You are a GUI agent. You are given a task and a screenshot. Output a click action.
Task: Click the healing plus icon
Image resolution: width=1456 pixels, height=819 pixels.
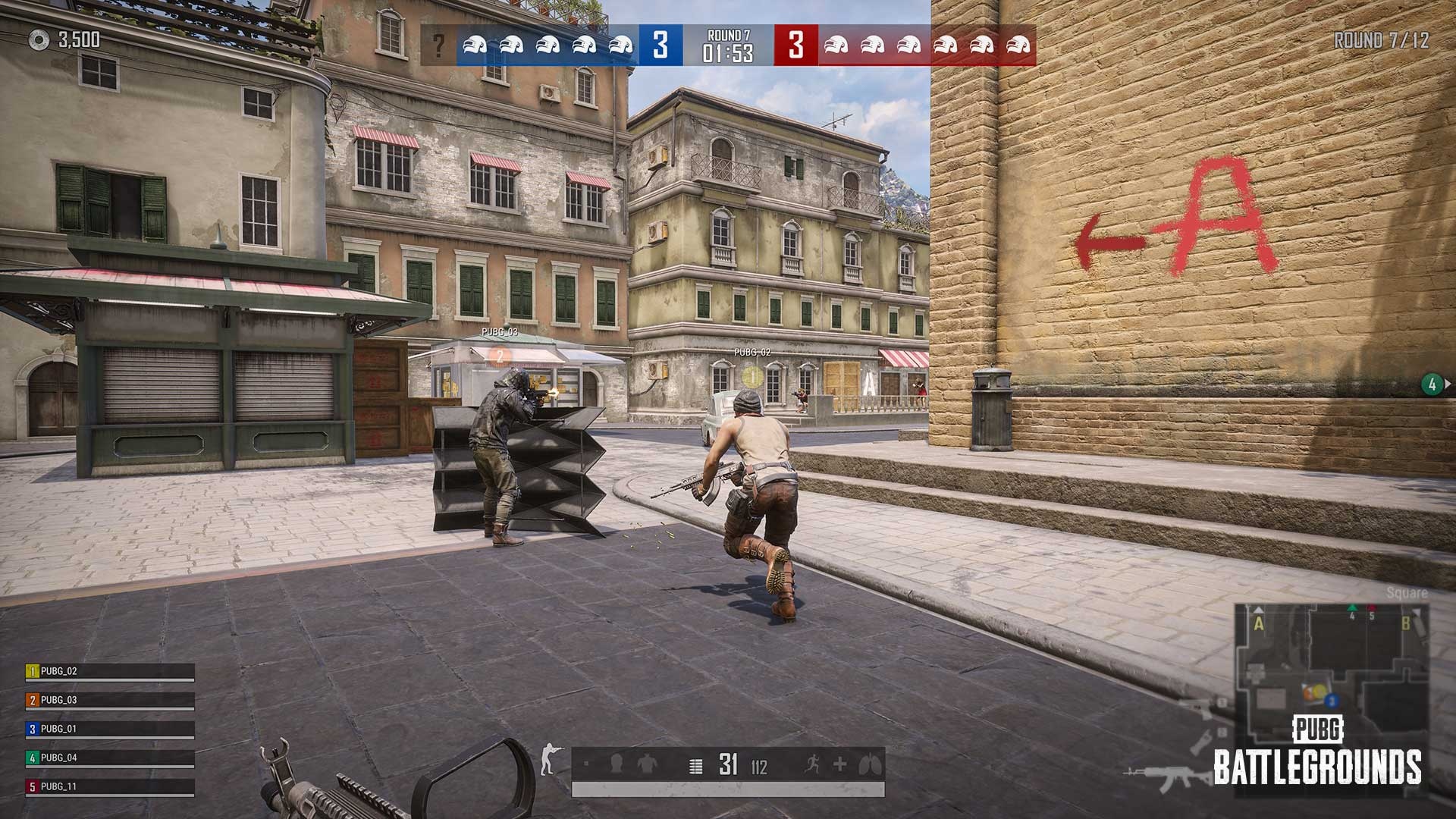pos(840,764)
